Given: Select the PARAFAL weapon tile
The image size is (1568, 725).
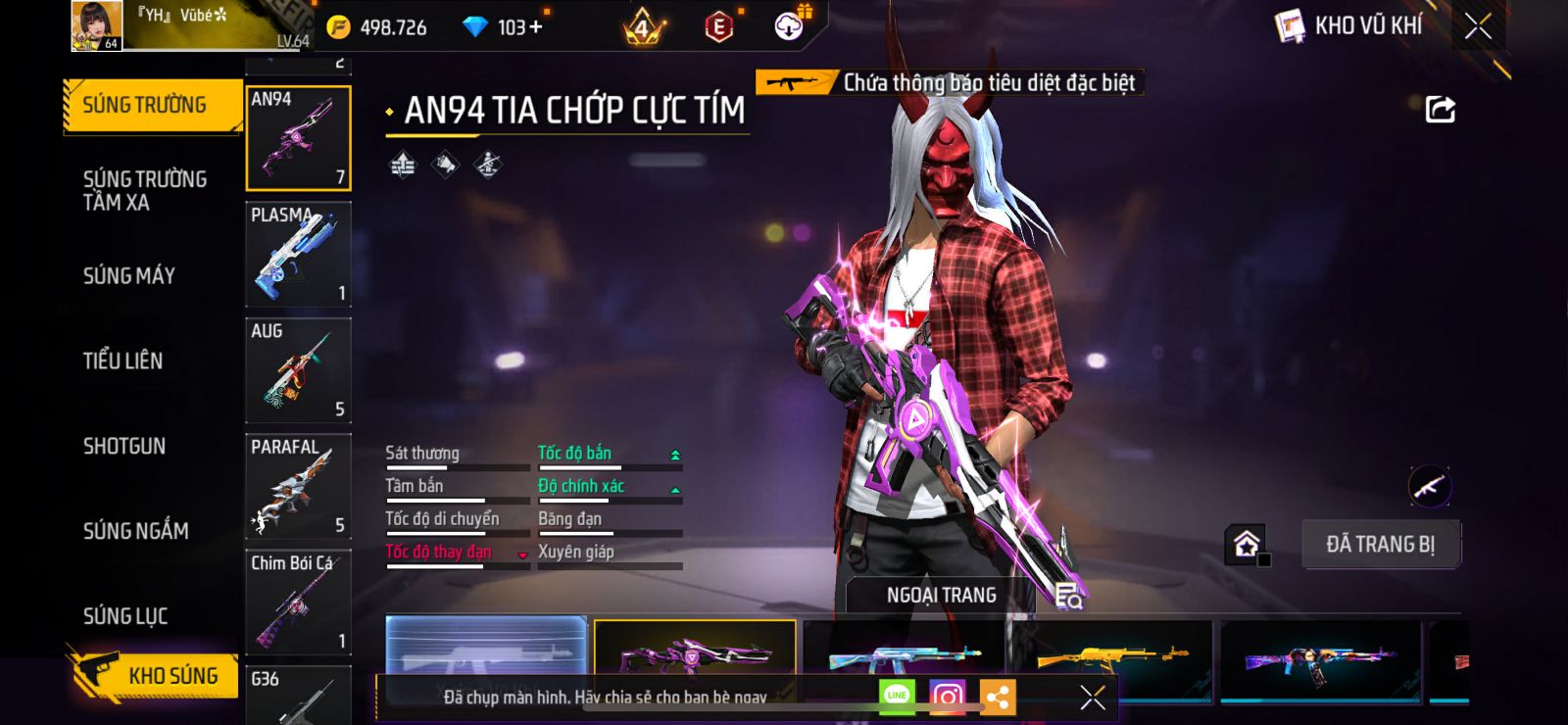Looking at the screenshot, I should pyautogui.click(x=298, y=486).
